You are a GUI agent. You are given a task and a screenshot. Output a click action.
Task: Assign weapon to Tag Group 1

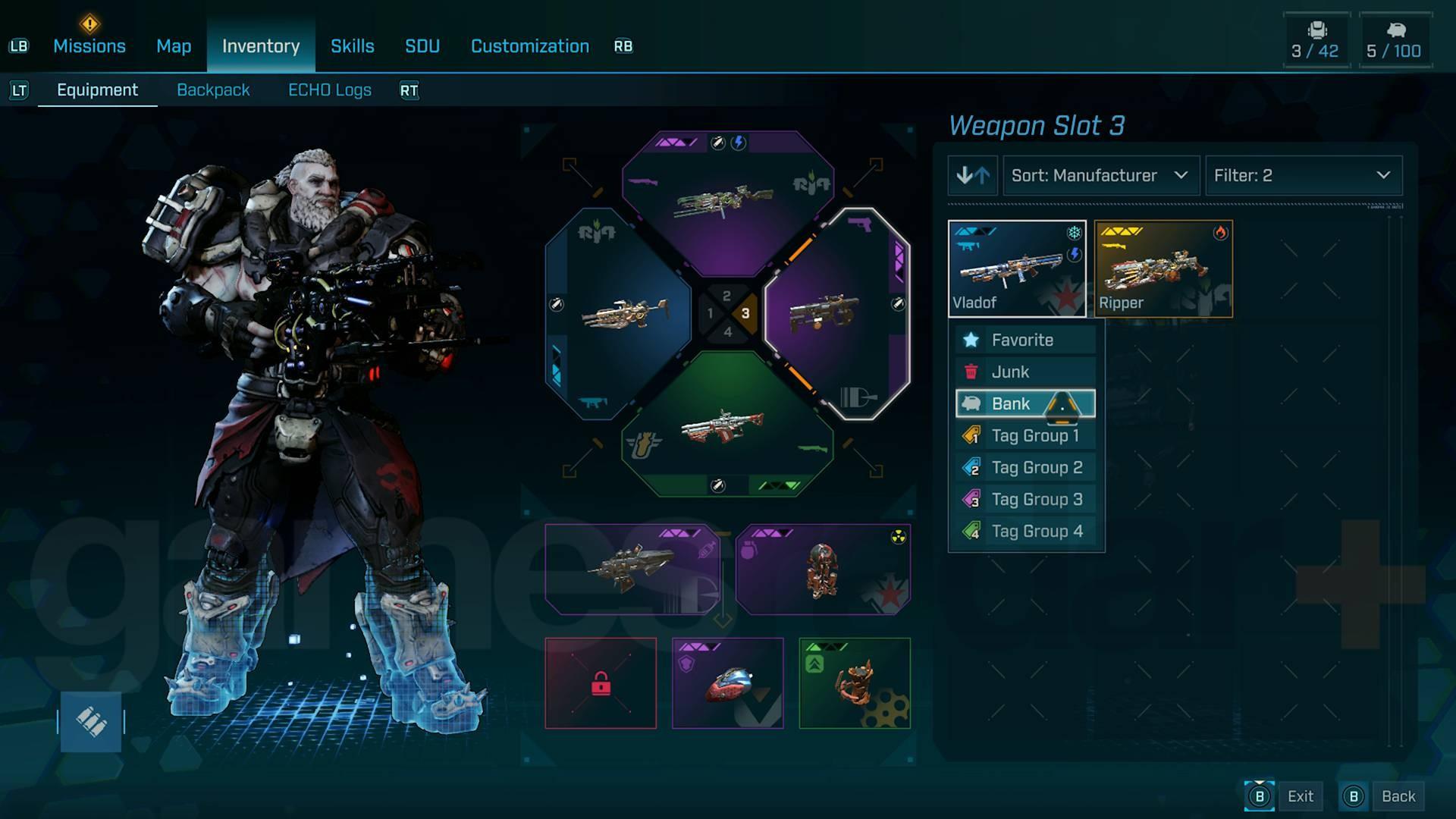1025,436
